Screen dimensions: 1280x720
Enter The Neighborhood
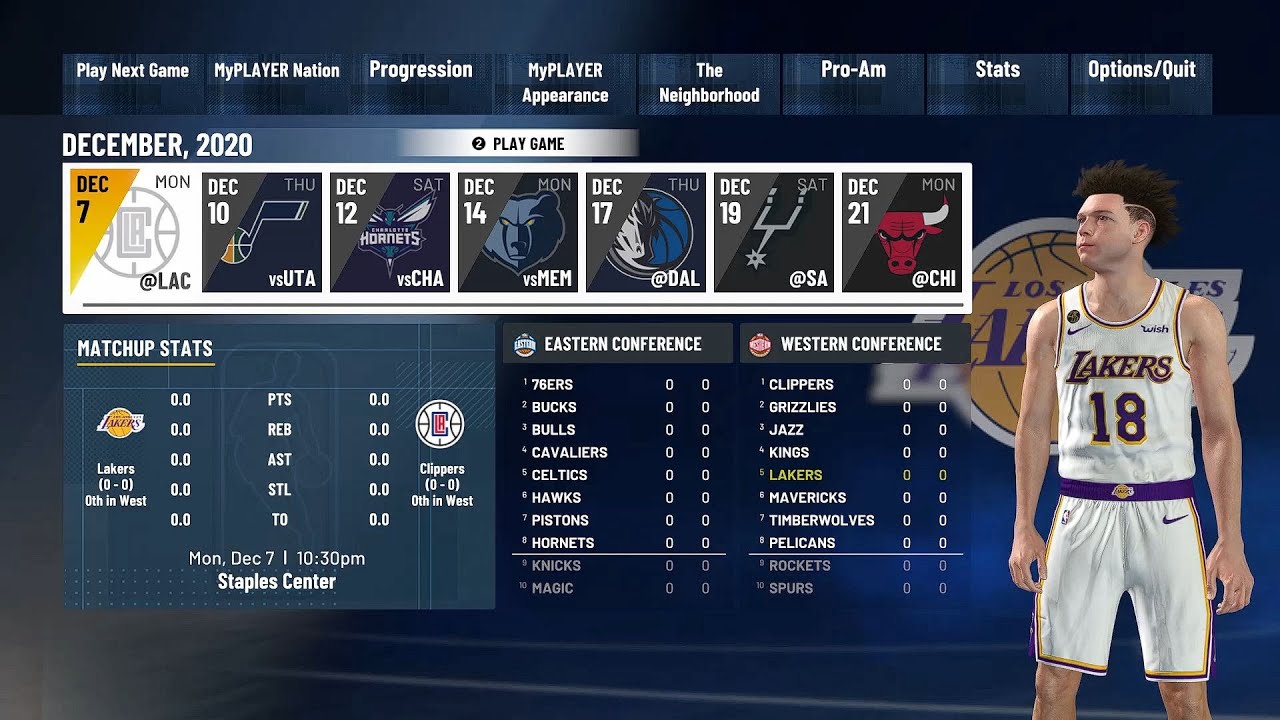click(709, 83)
